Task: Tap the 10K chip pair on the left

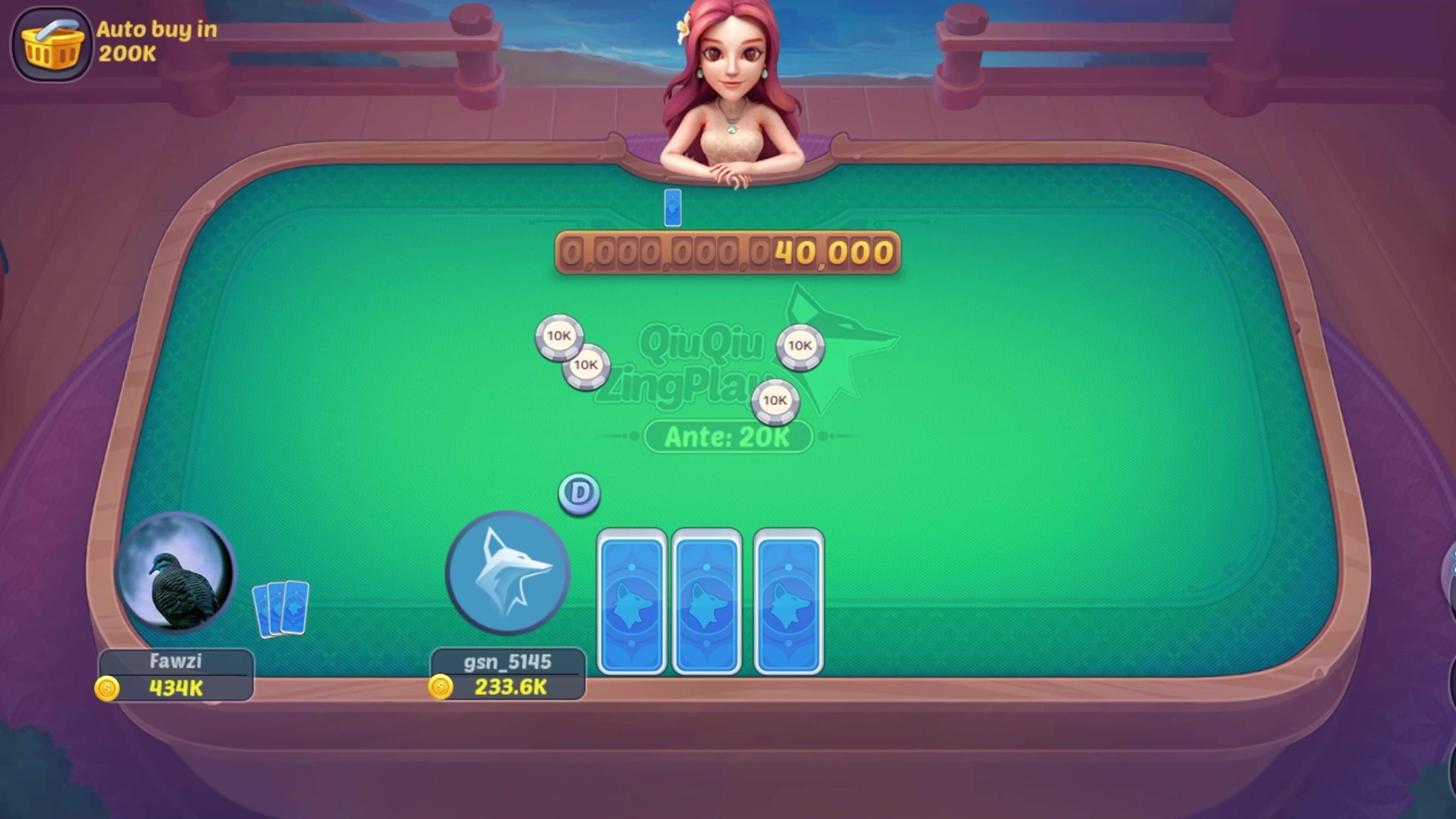Action: (573, 351)
